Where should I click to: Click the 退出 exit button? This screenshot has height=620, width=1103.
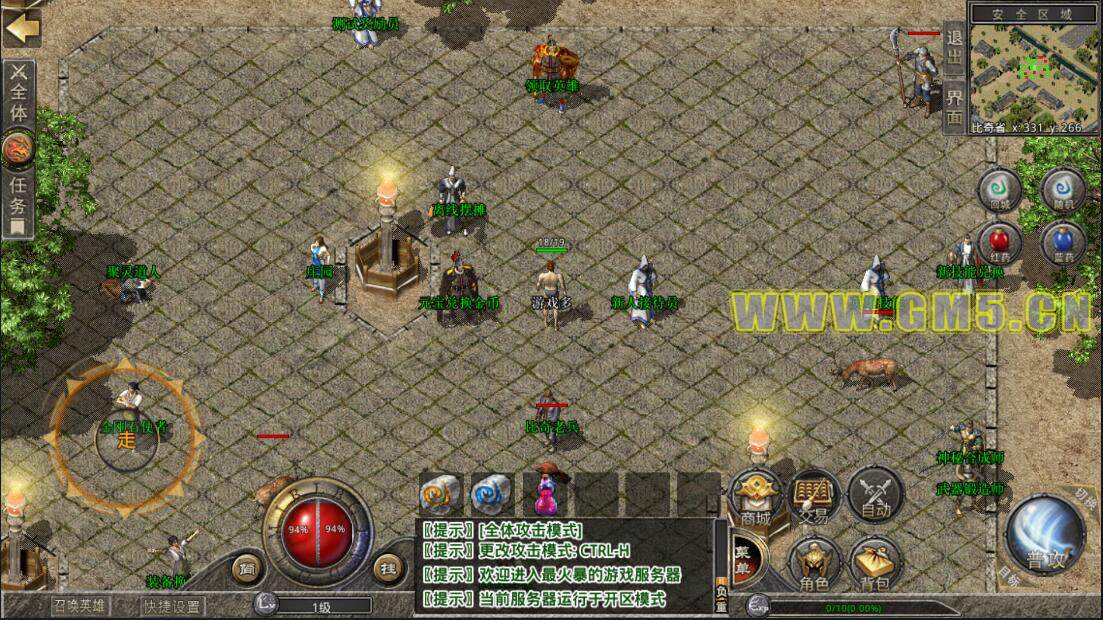[x=954, y=48]
